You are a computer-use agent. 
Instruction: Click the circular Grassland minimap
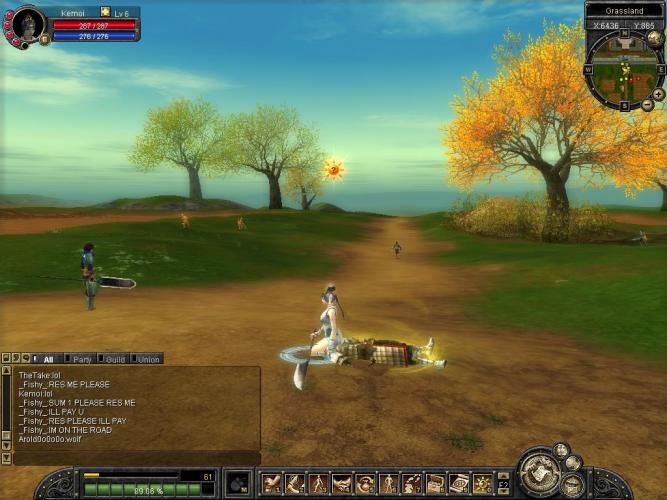623,70
